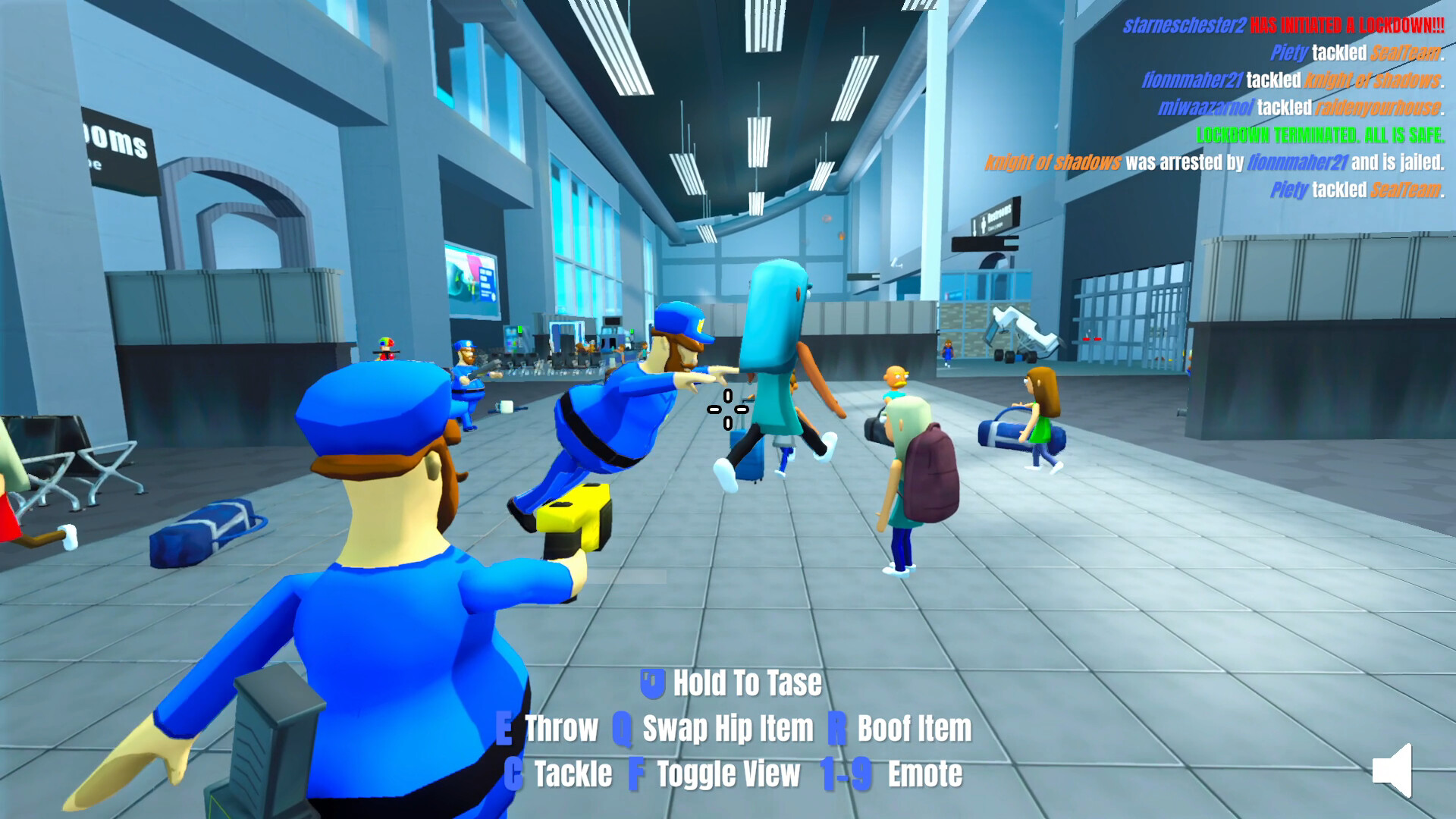Click the U Hold To Tase key badge
Screen dimensions: 1456x819
pyautogui.click(x=652, y=682)
